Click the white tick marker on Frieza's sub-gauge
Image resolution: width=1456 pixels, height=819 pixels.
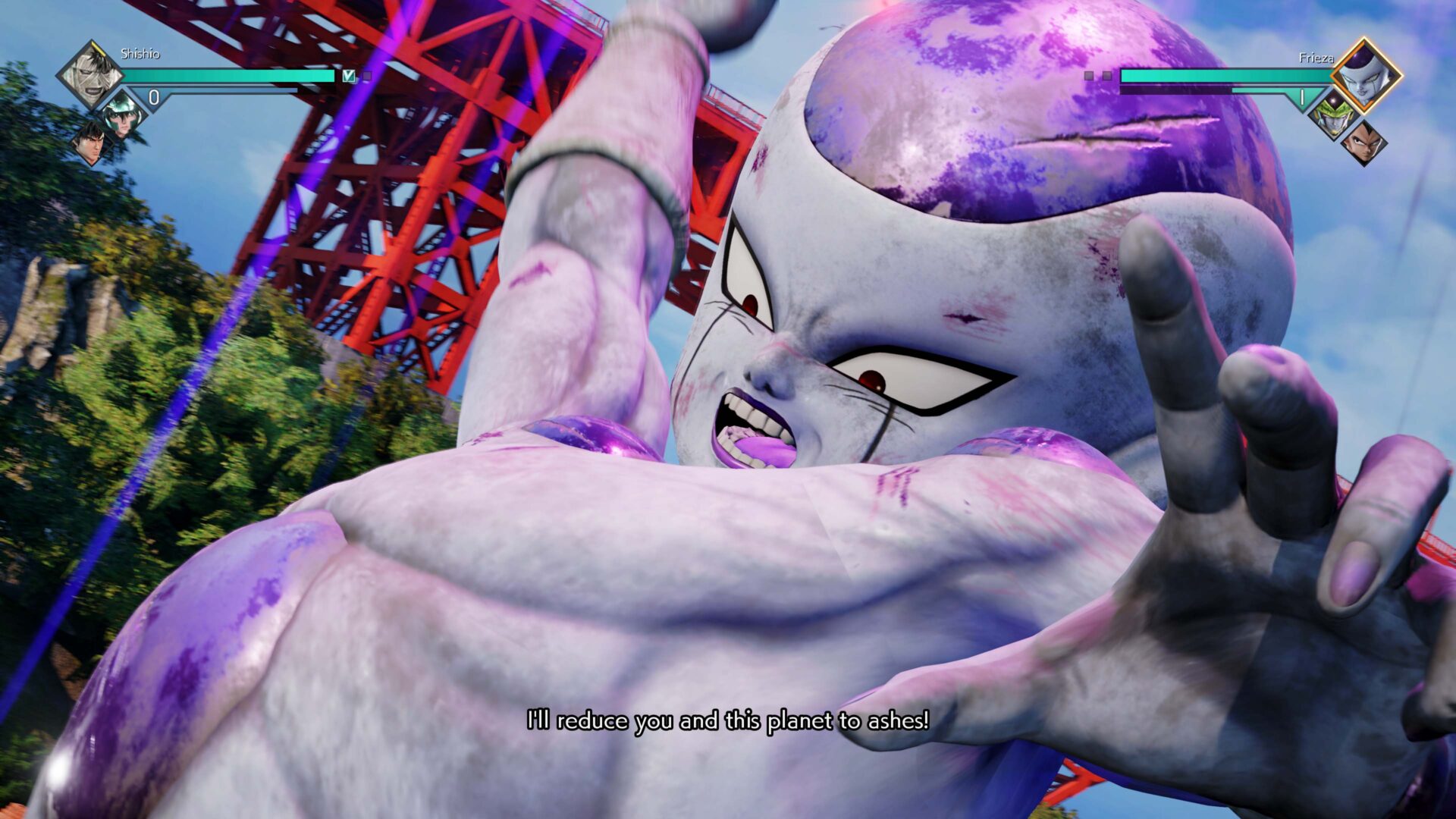tap(1302, 96)
